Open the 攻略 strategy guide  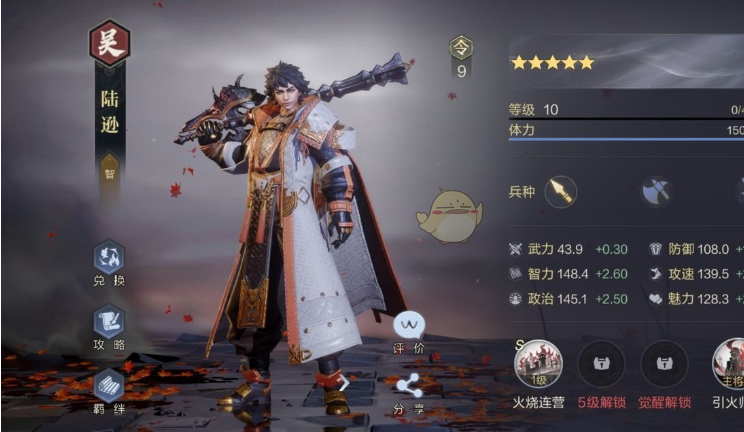[x=109, y=322]
